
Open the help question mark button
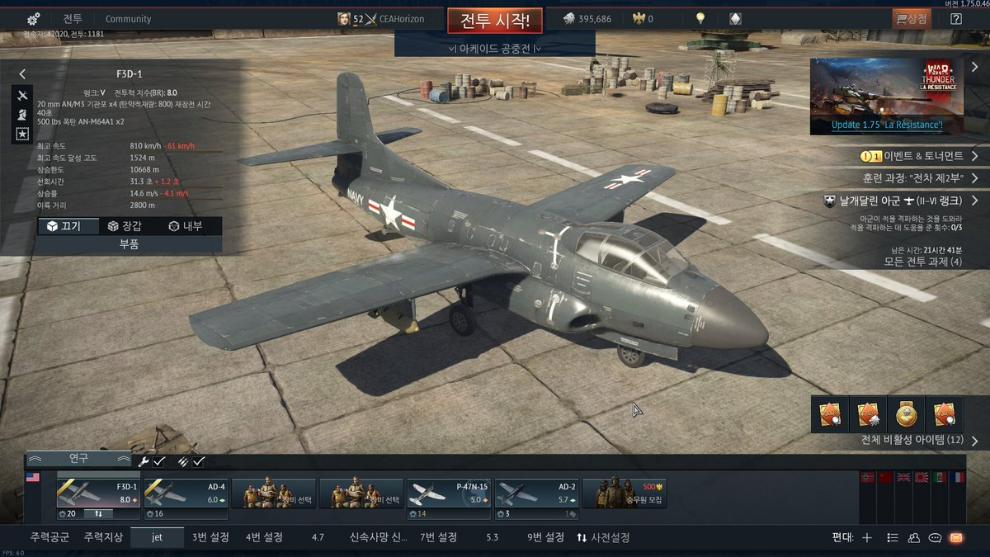(956, 19)
